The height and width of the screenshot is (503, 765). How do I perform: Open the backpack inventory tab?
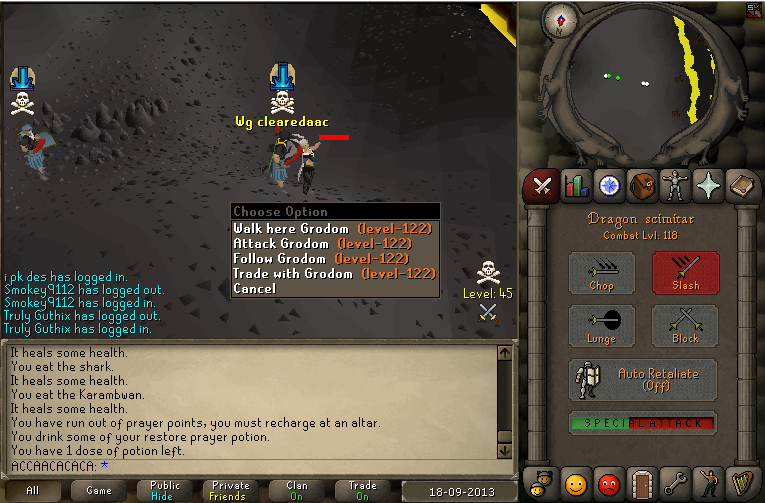tap(641, 185)
